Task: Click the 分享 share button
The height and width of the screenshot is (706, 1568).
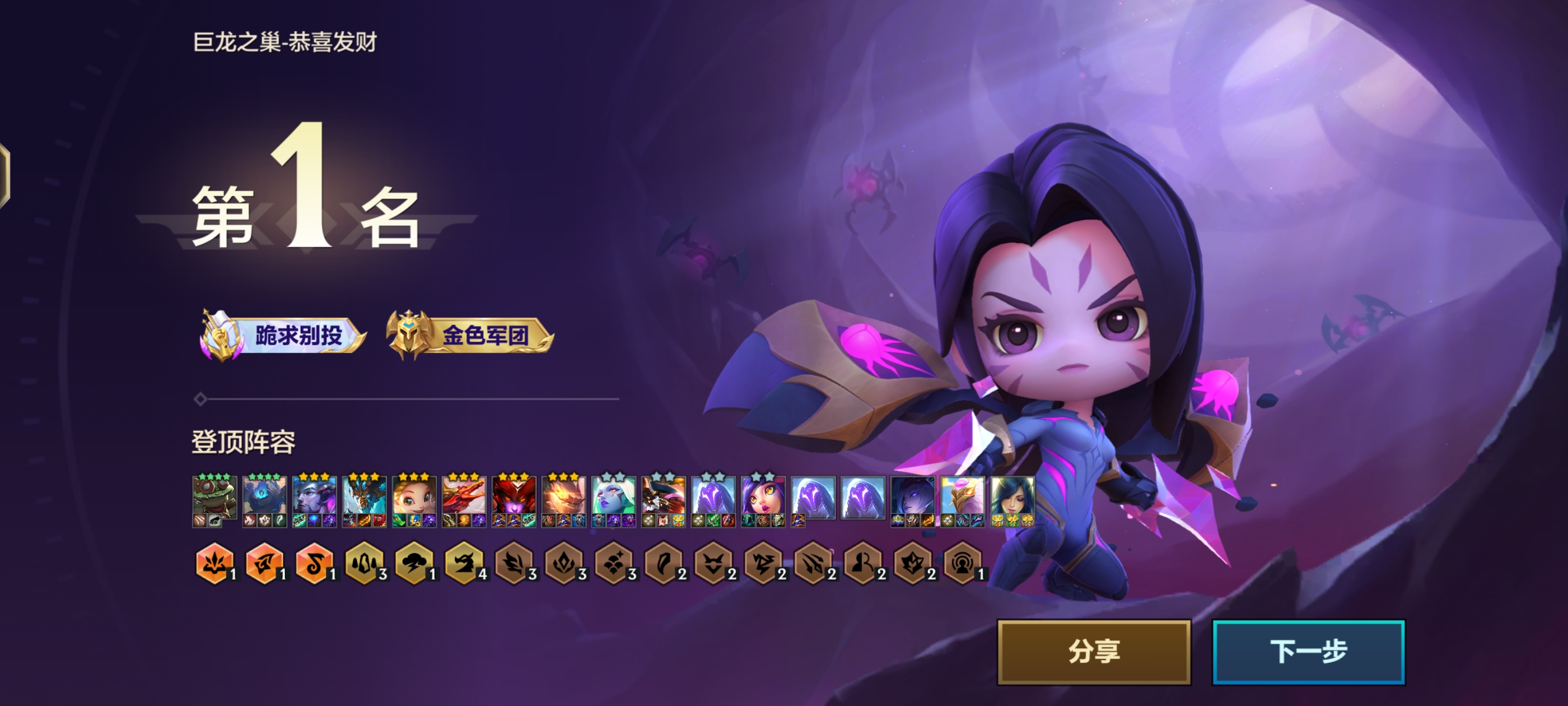Action: (1093, 652)
